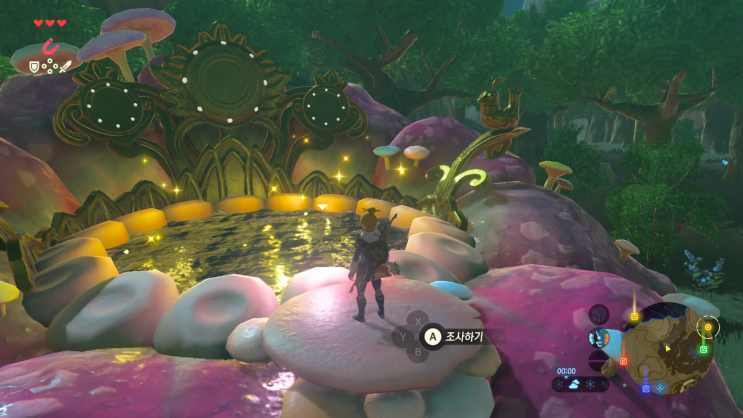Click the gold circled objective marker on the minimap
This screenshot has width=743, height=418.
click(x=708, y=327)
